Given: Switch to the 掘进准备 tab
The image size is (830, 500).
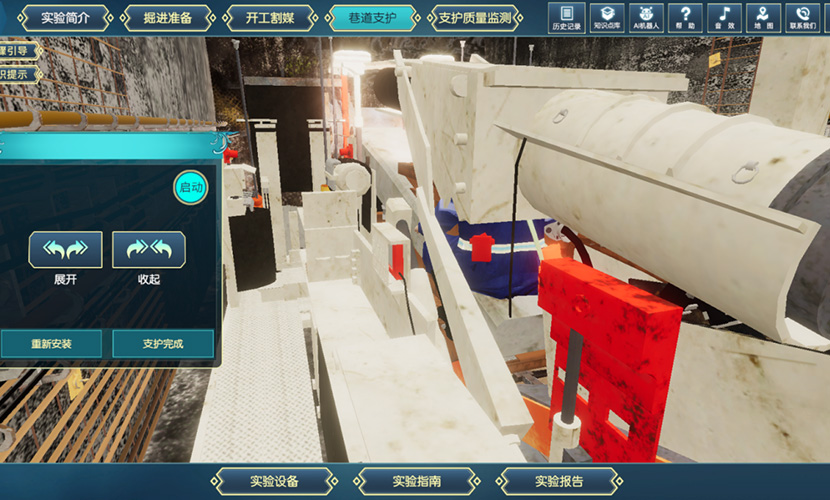Looking at the screenshot, I should tap(167, 18).
